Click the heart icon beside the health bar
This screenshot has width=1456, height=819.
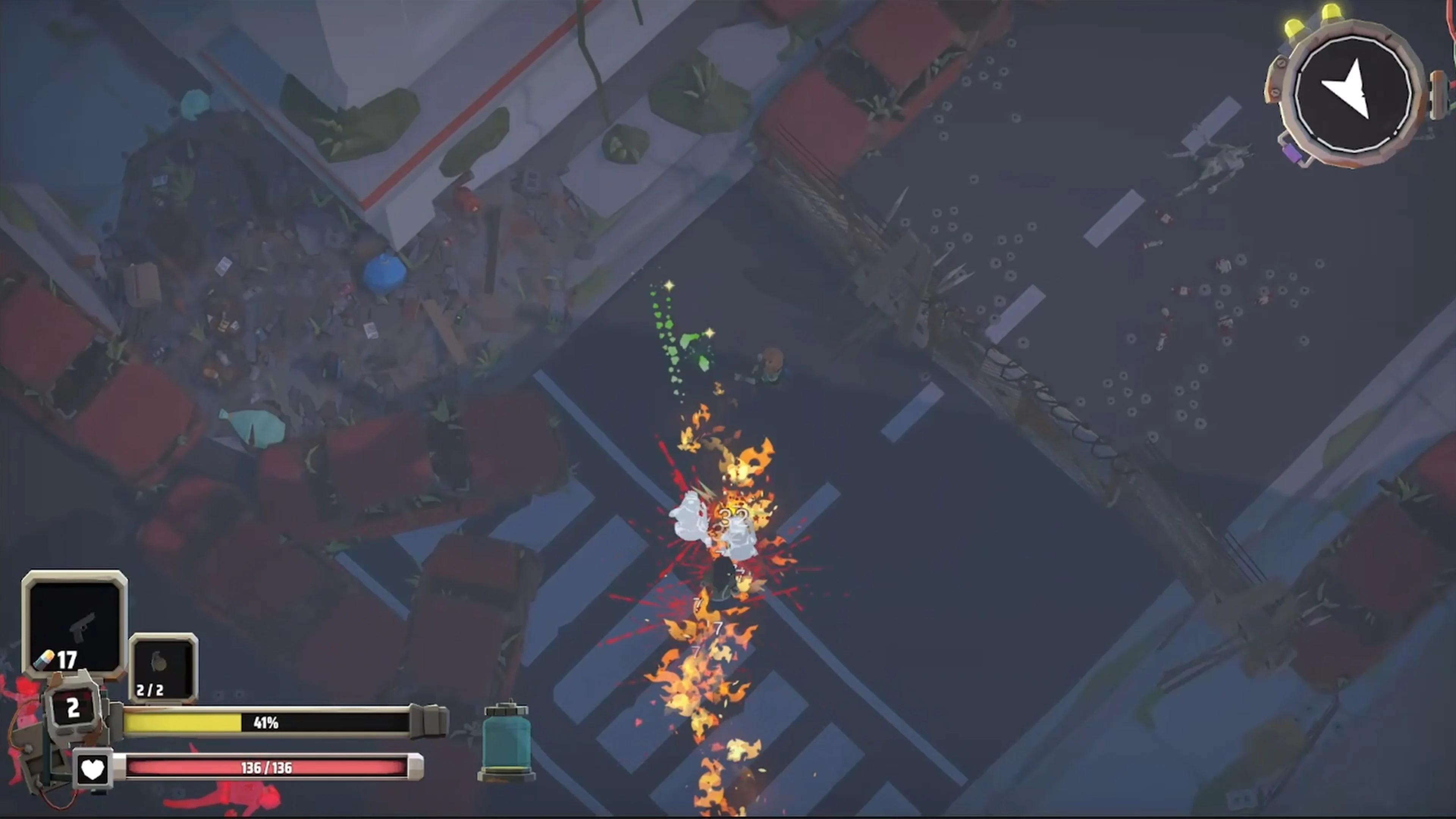pos(94,769)
